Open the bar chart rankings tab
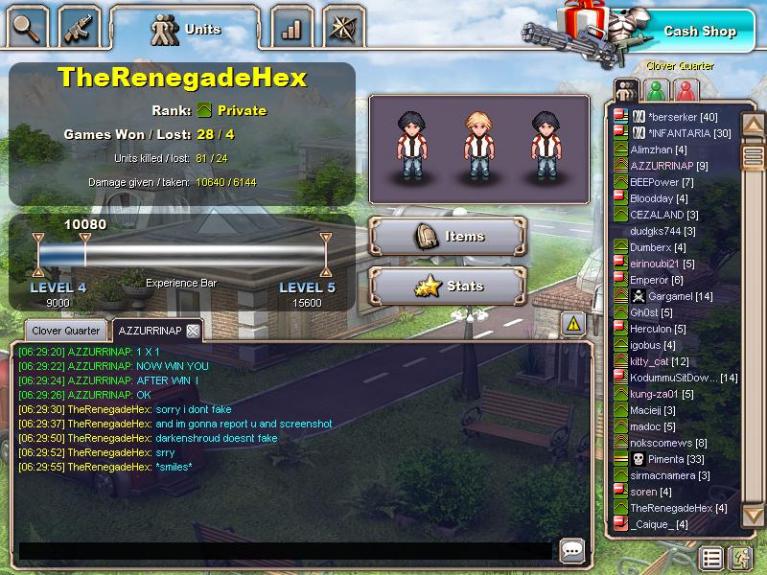This screenshot has height=575, width=767. click(x=291, y=29)
